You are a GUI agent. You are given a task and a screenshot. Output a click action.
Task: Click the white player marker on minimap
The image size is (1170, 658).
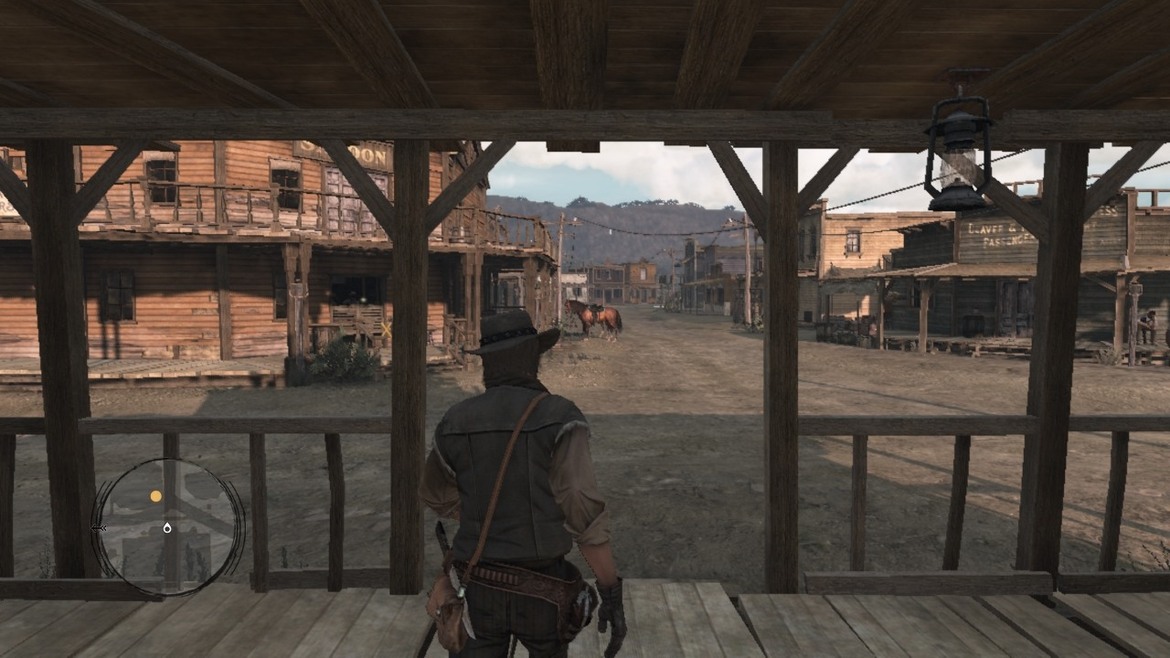167,528
